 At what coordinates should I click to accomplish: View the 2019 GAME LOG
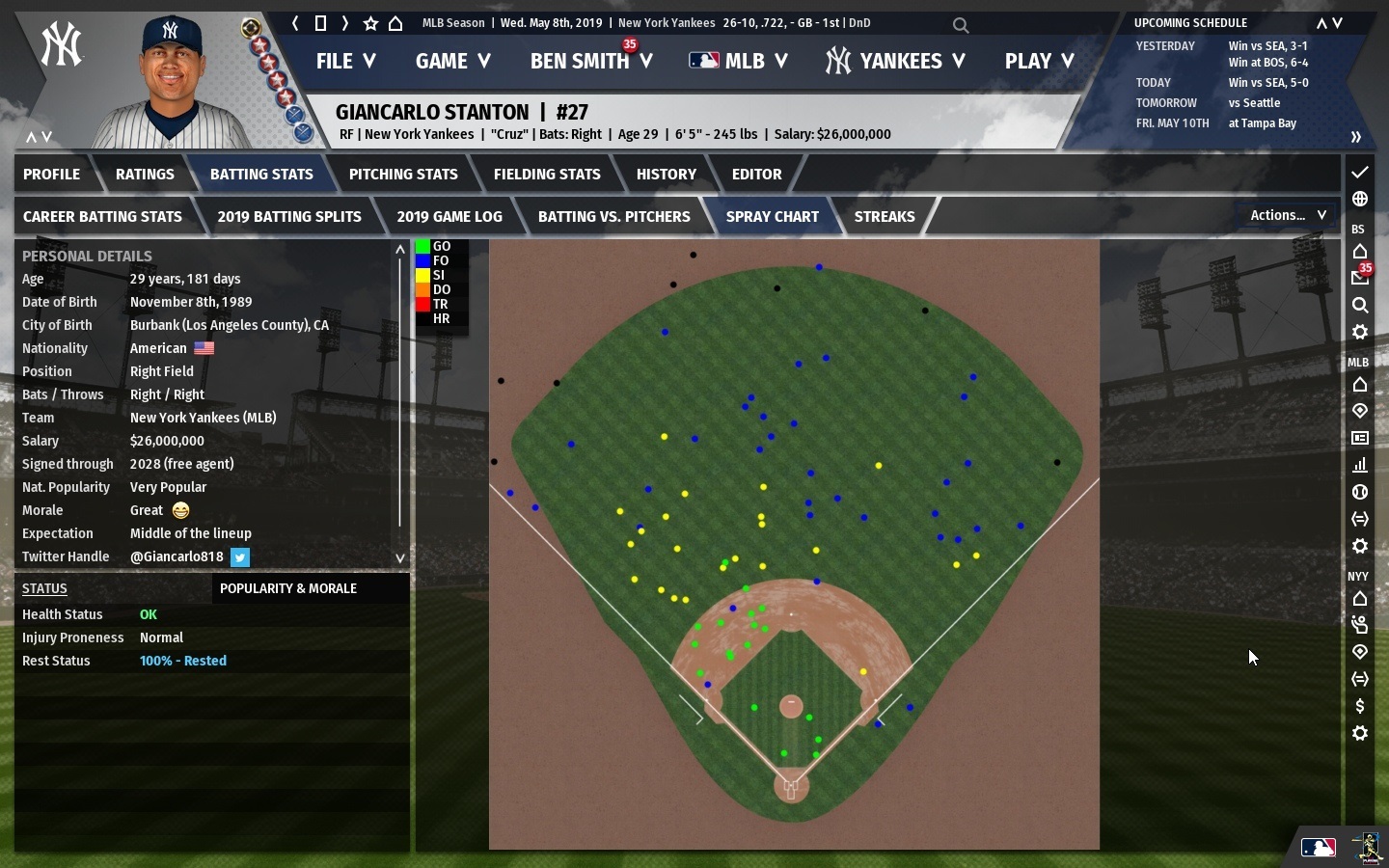pos(449,216)
